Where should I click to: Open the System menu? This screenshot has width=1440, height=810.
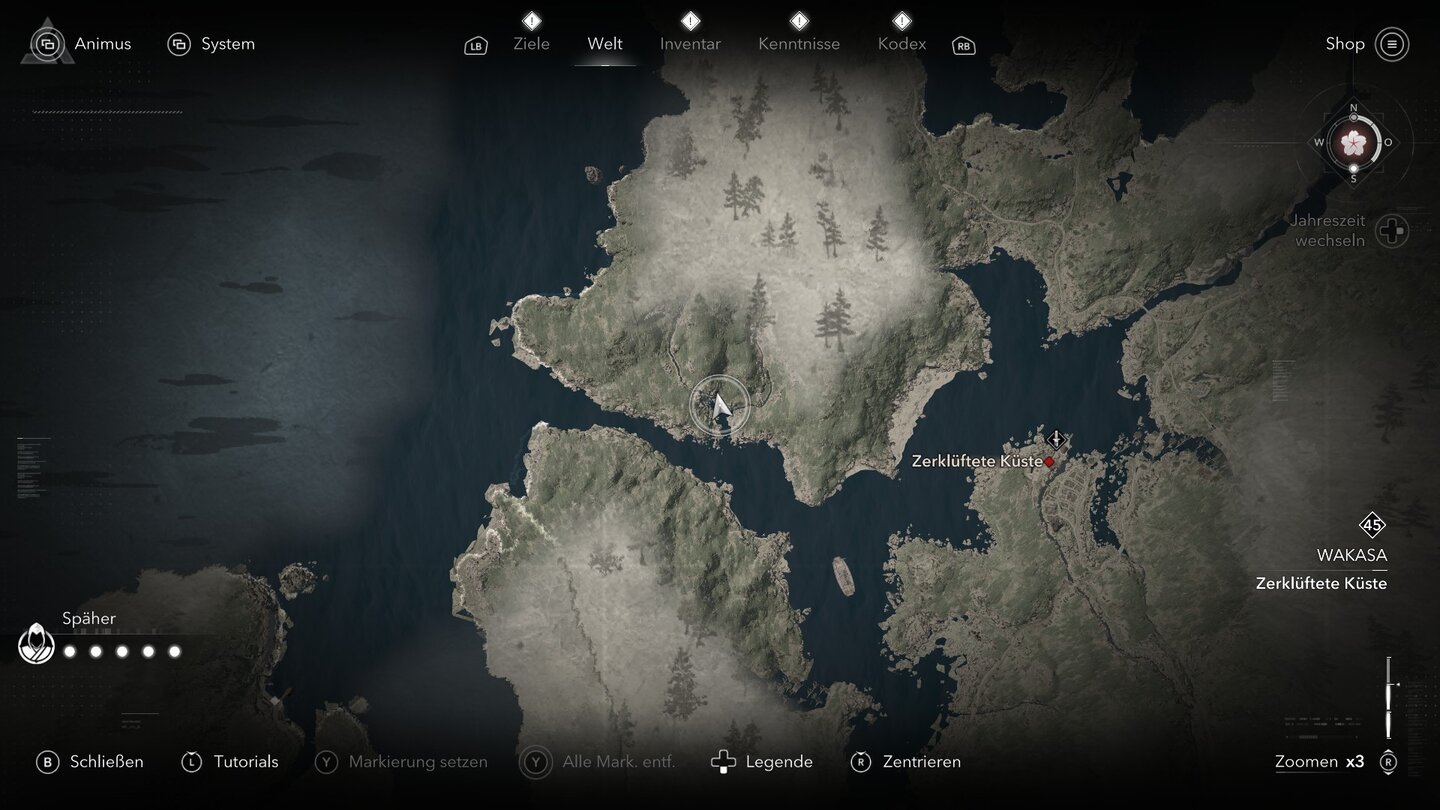coord(212,44)
